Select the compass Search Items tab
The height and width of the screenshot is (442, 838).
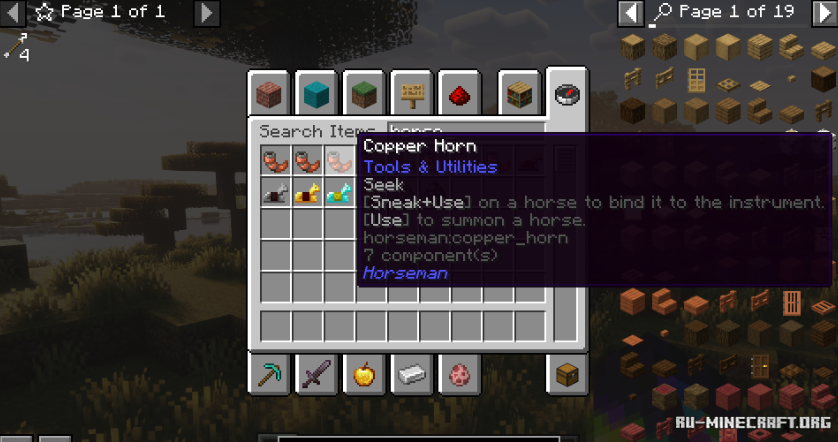pyautogui.click(x=567, y=94)
